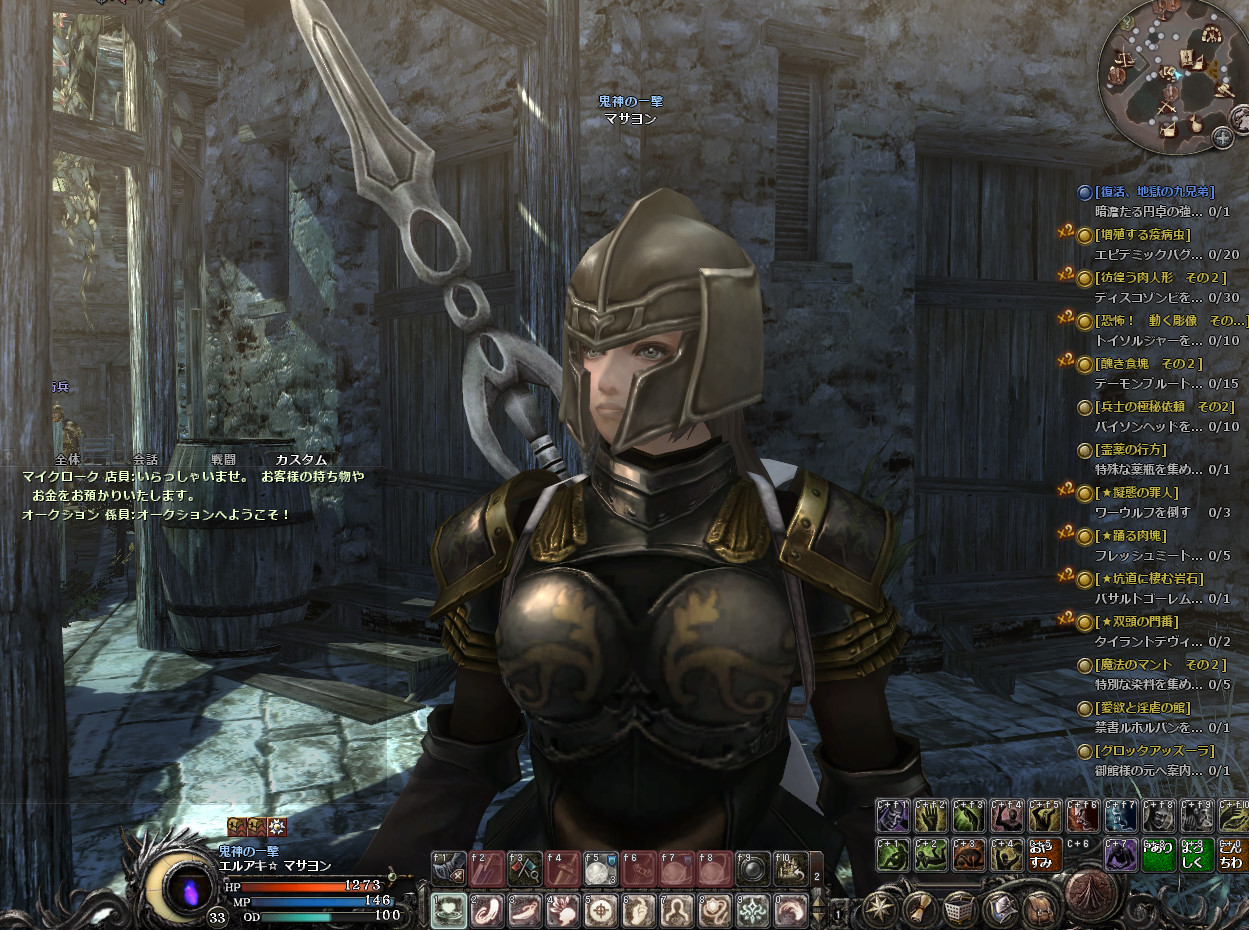Open the knight helmet menu button
The height and width of the screenshot is (930, 1249).
tap(999, 907)
